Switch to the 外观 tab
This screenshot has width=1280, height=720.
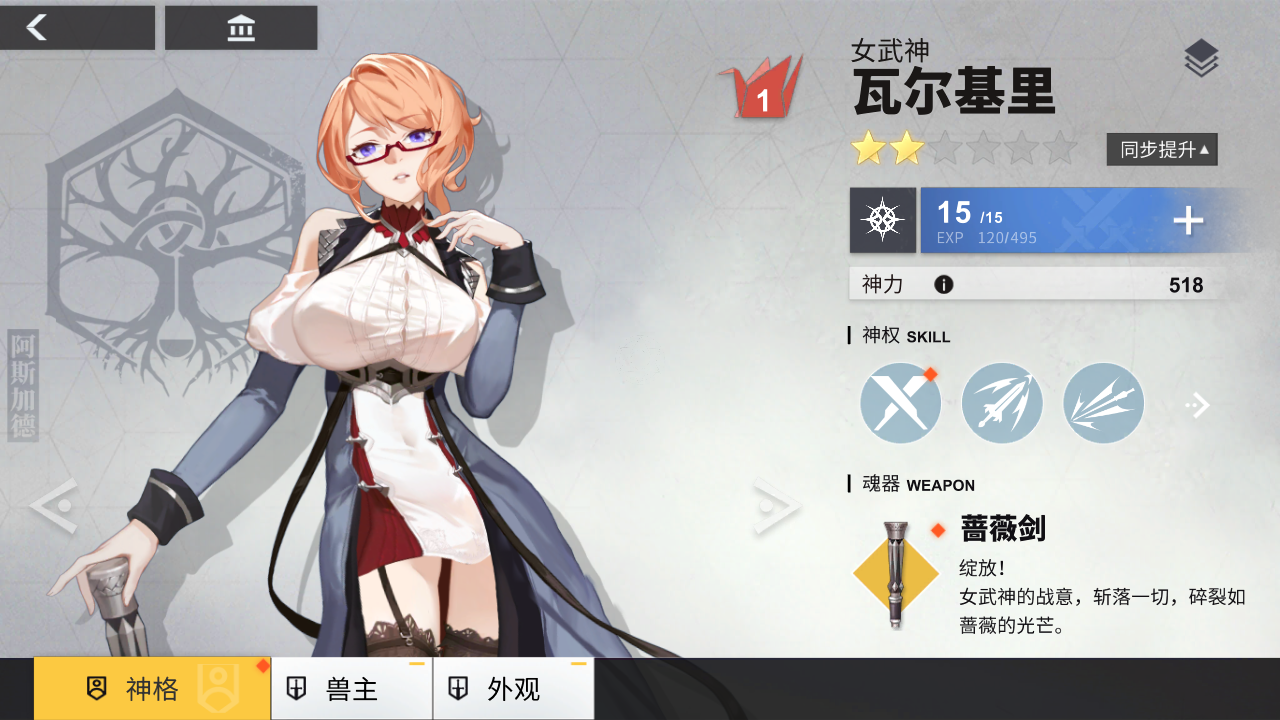point(512,689)
